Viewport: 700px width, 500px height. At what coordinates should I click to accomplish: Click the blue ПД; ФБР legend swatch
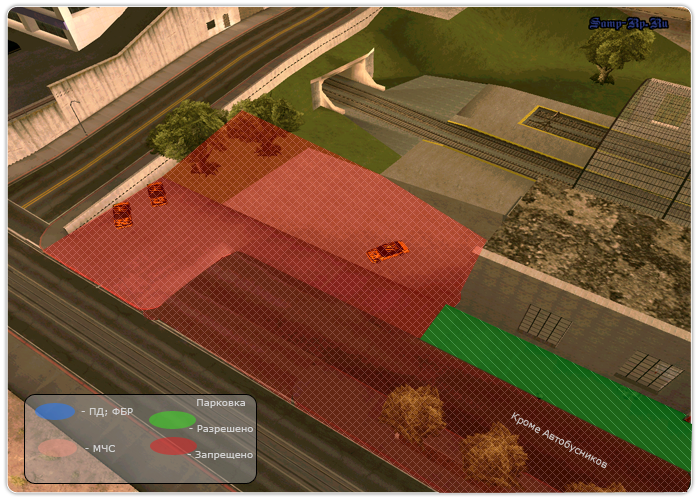(56, 411)
